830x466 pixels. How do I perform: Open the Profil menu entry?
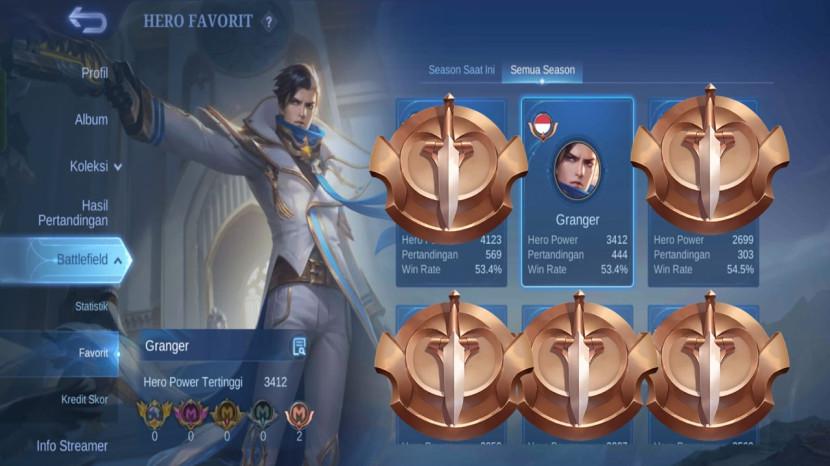pos(94,72)
